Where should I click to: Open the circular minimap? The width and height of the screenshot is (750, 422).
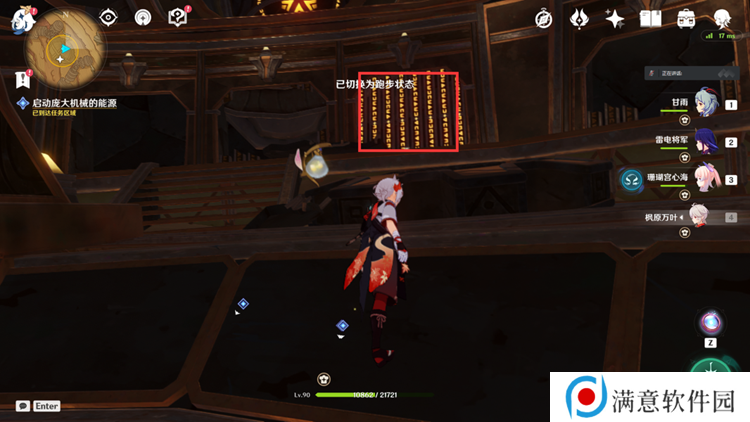tap(62, 47)
